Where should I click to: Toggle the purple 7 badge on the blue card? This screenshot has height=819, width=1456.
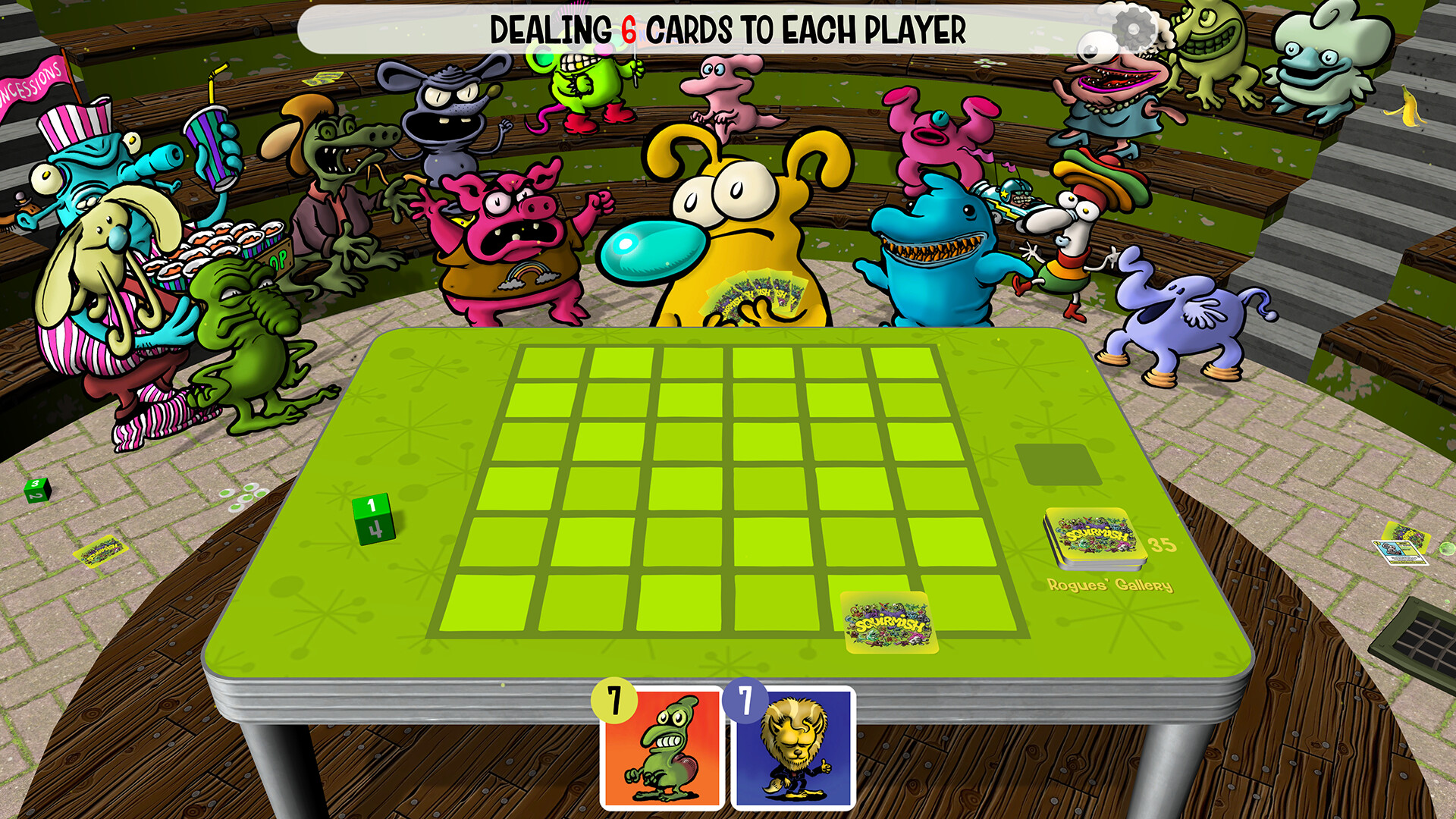745,698
